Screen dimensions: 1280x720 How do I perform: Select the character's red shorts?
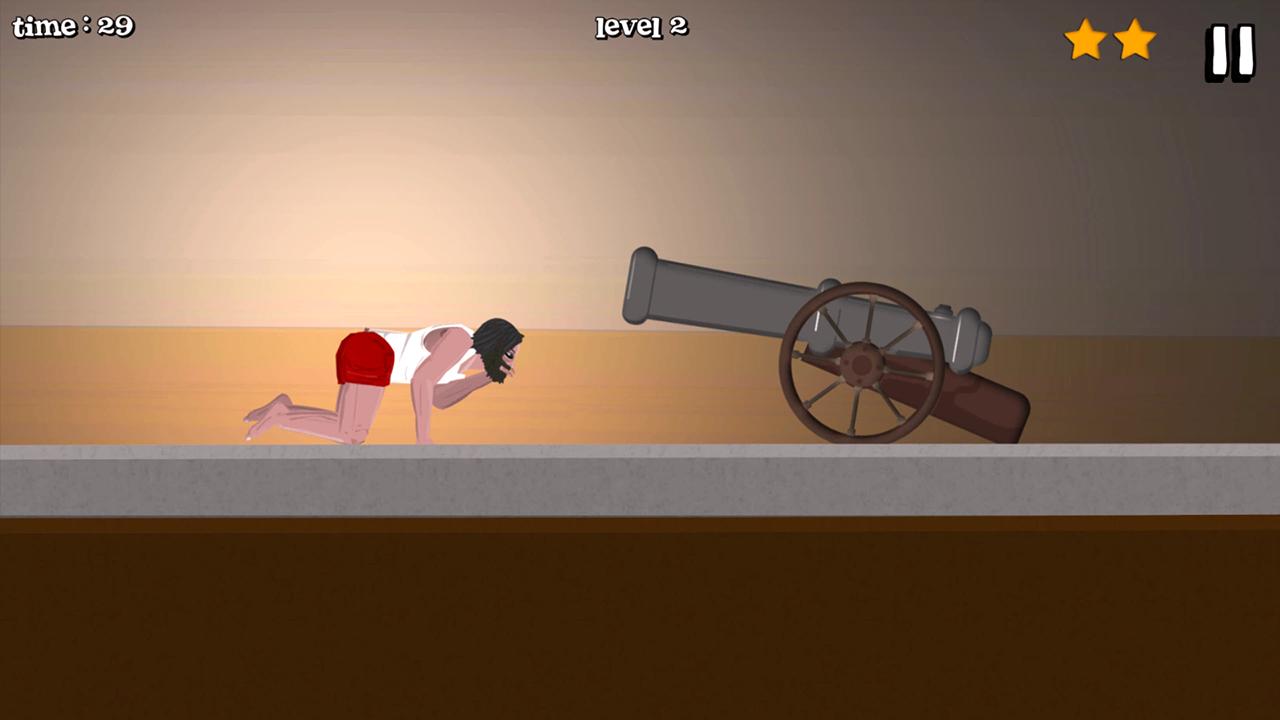363,360
